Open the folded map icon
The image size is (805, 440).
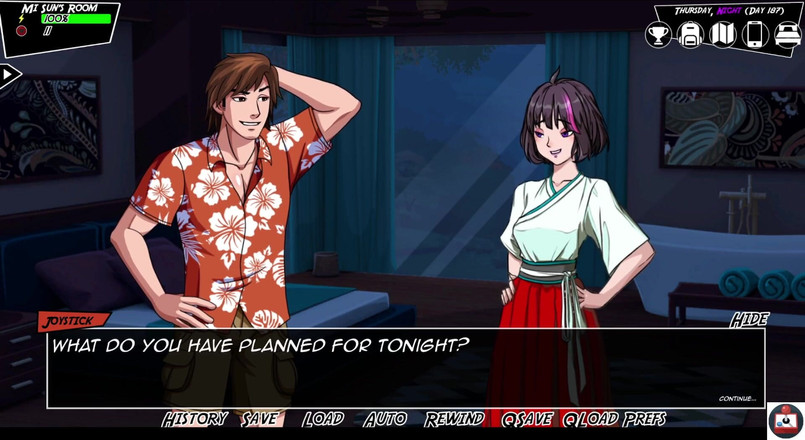coord(722,35)
